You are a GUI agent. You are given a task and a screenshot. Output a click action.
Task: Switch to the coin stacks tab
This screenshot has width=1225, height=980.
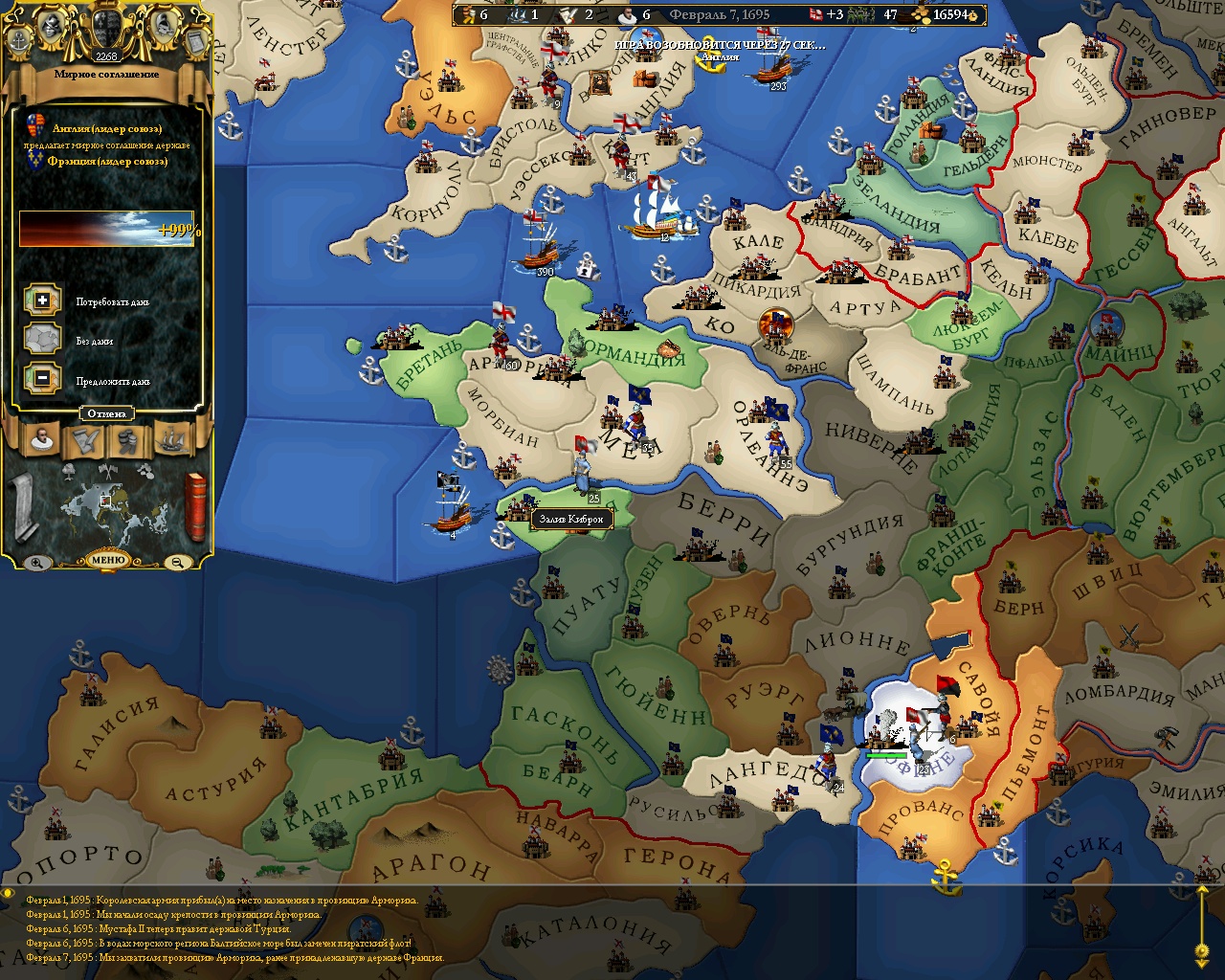pyautogui.click(x=127, y=440)
